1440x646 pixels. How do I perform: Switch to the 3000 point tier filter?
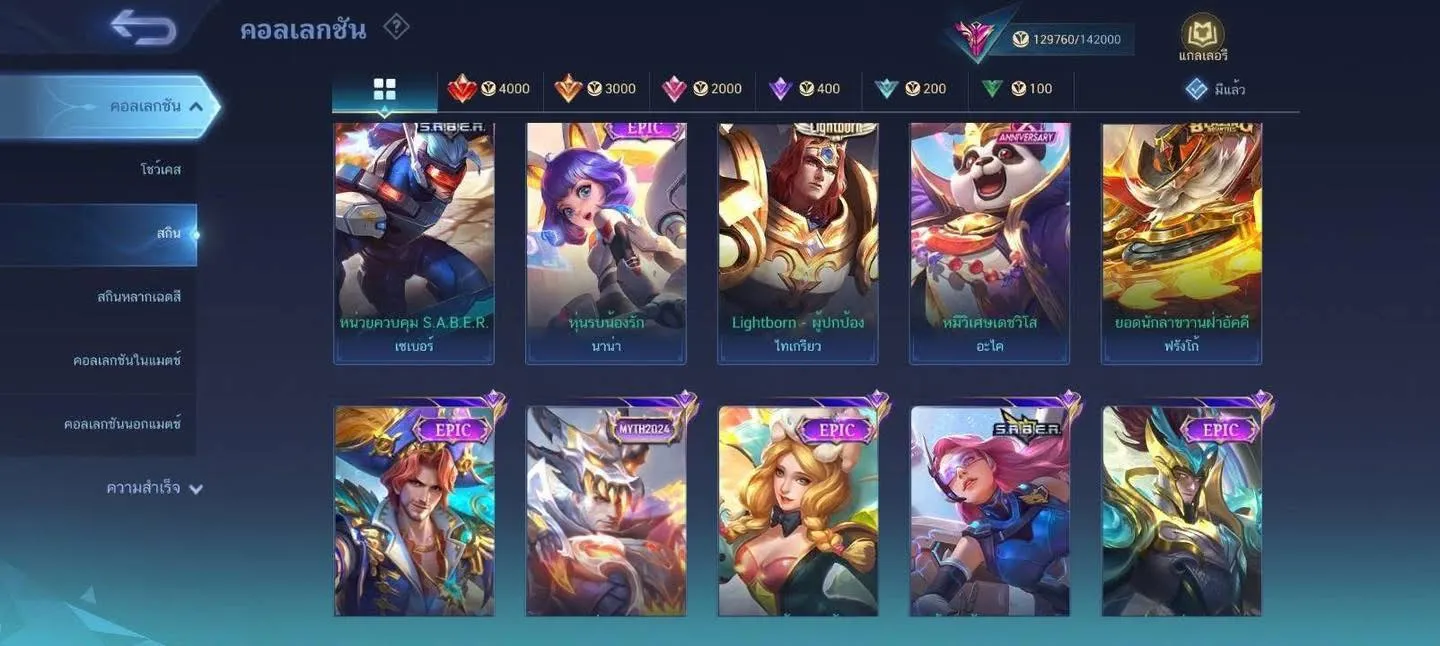coord(596,89)
